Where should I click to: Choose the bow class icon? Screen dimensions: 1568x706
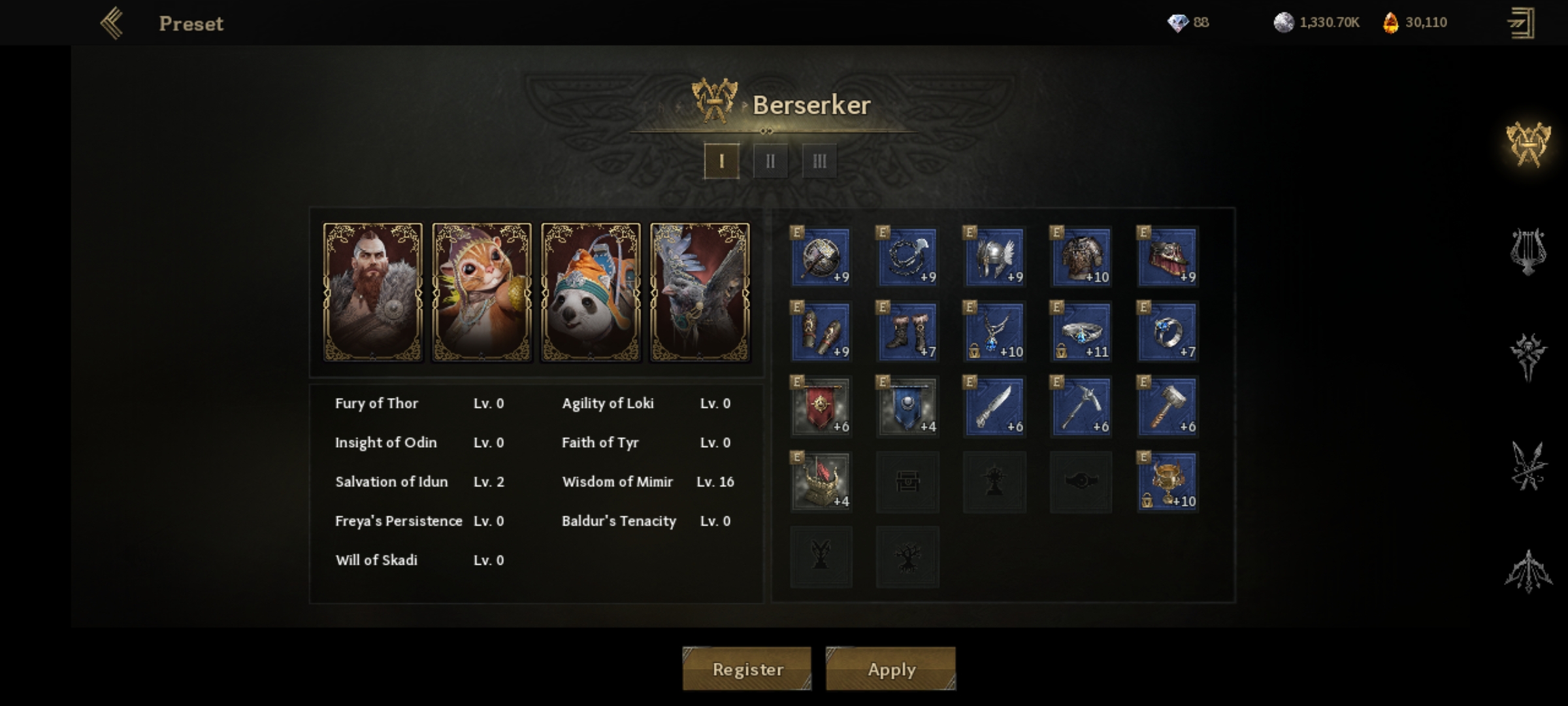1527,571
